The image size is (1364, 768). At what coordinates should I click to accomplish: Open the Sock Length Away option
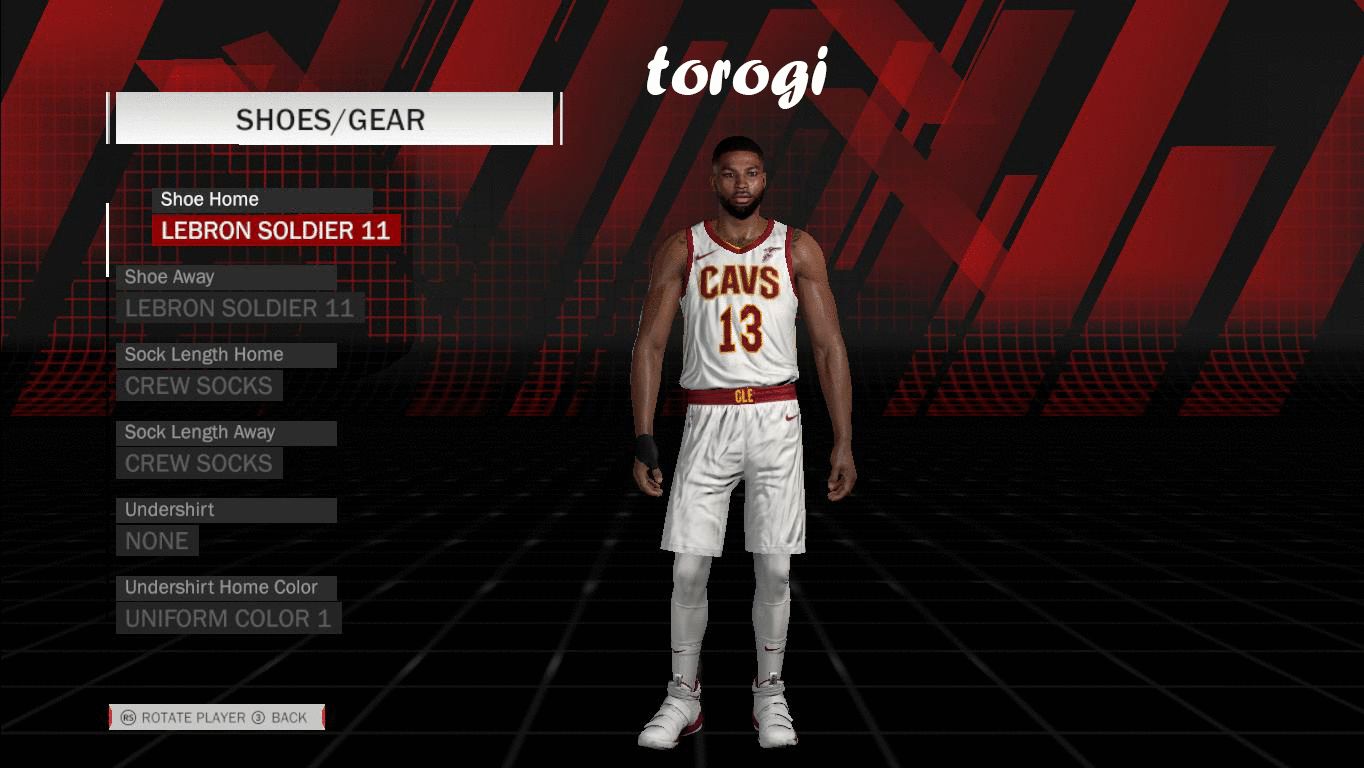199,463
